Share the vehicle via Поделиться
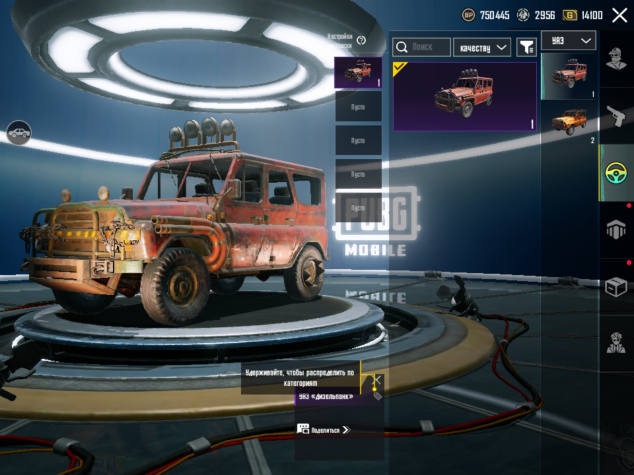The width and height of the screenshot is (634, 475). coord(322,429)
